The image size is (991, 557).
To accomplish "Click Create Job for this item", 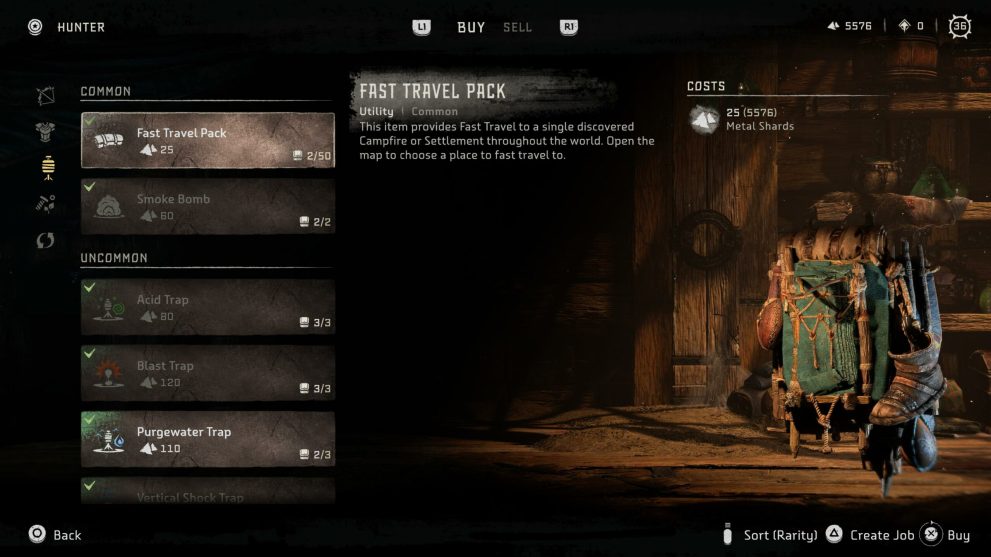I will [870, 535].
